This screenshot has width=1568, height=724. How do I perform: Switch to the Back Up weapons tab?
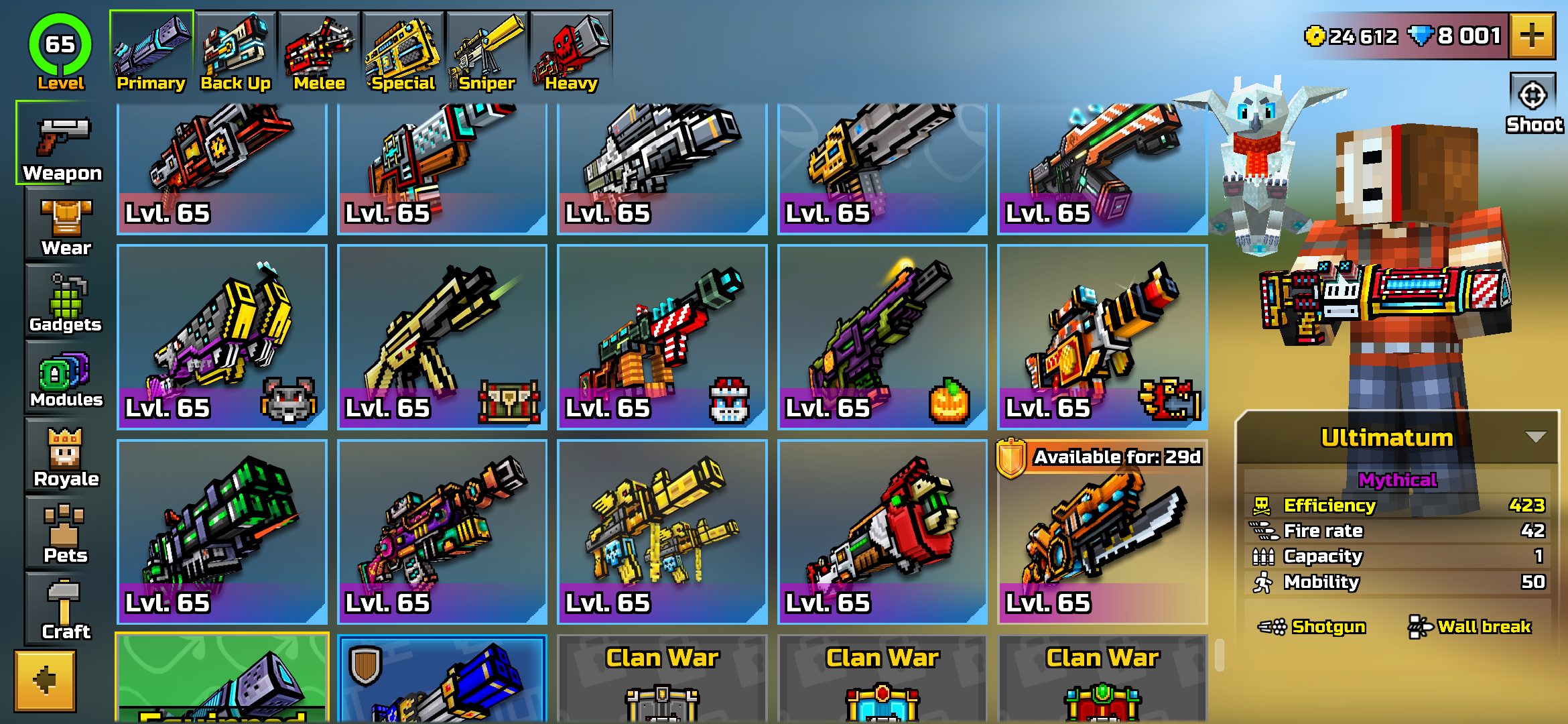coord(235,47)
